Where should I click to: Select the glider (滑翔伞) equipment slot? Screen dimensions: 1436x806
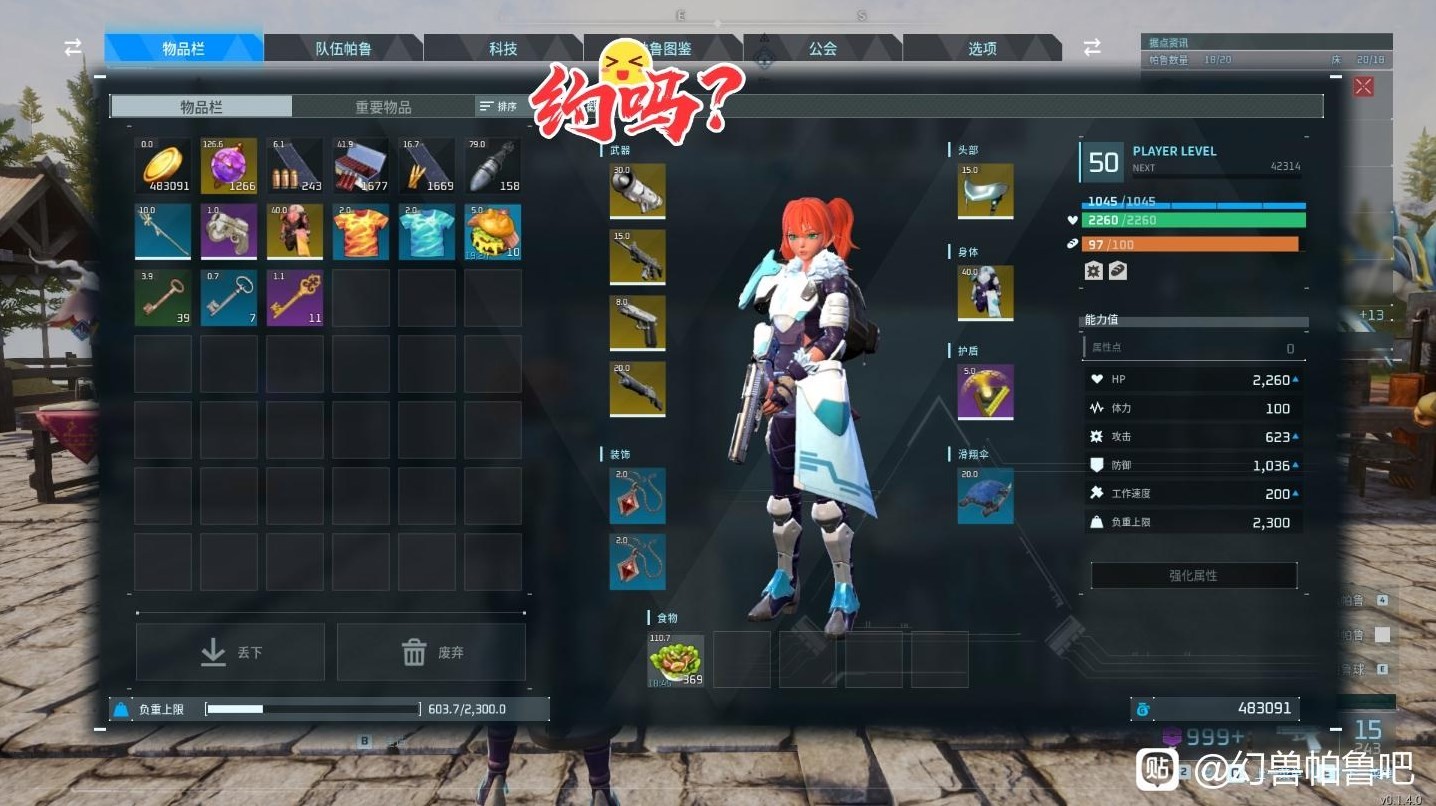(x=985, y=497)
